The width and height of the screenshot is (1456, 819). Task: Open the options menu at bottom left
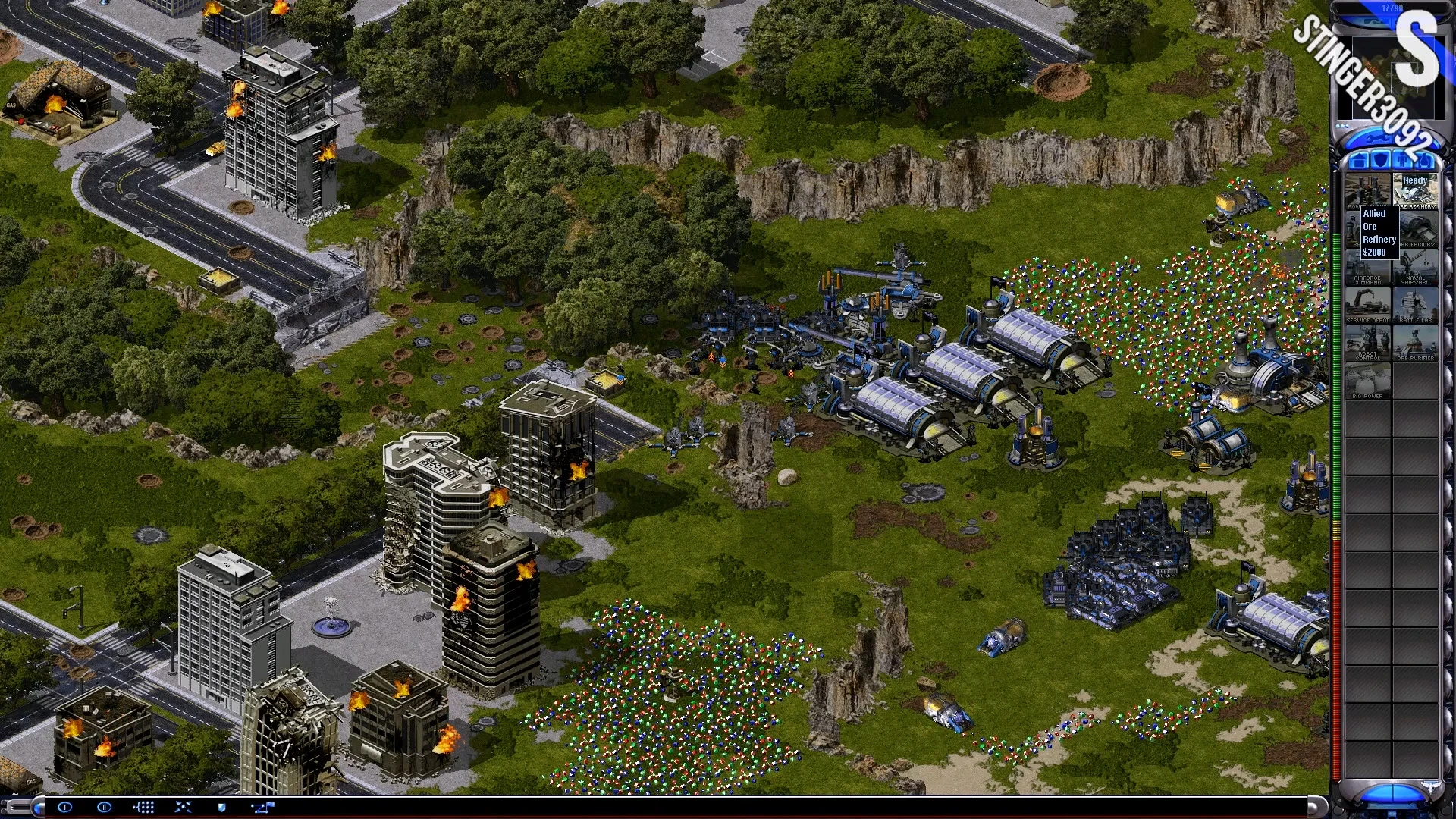65,807
